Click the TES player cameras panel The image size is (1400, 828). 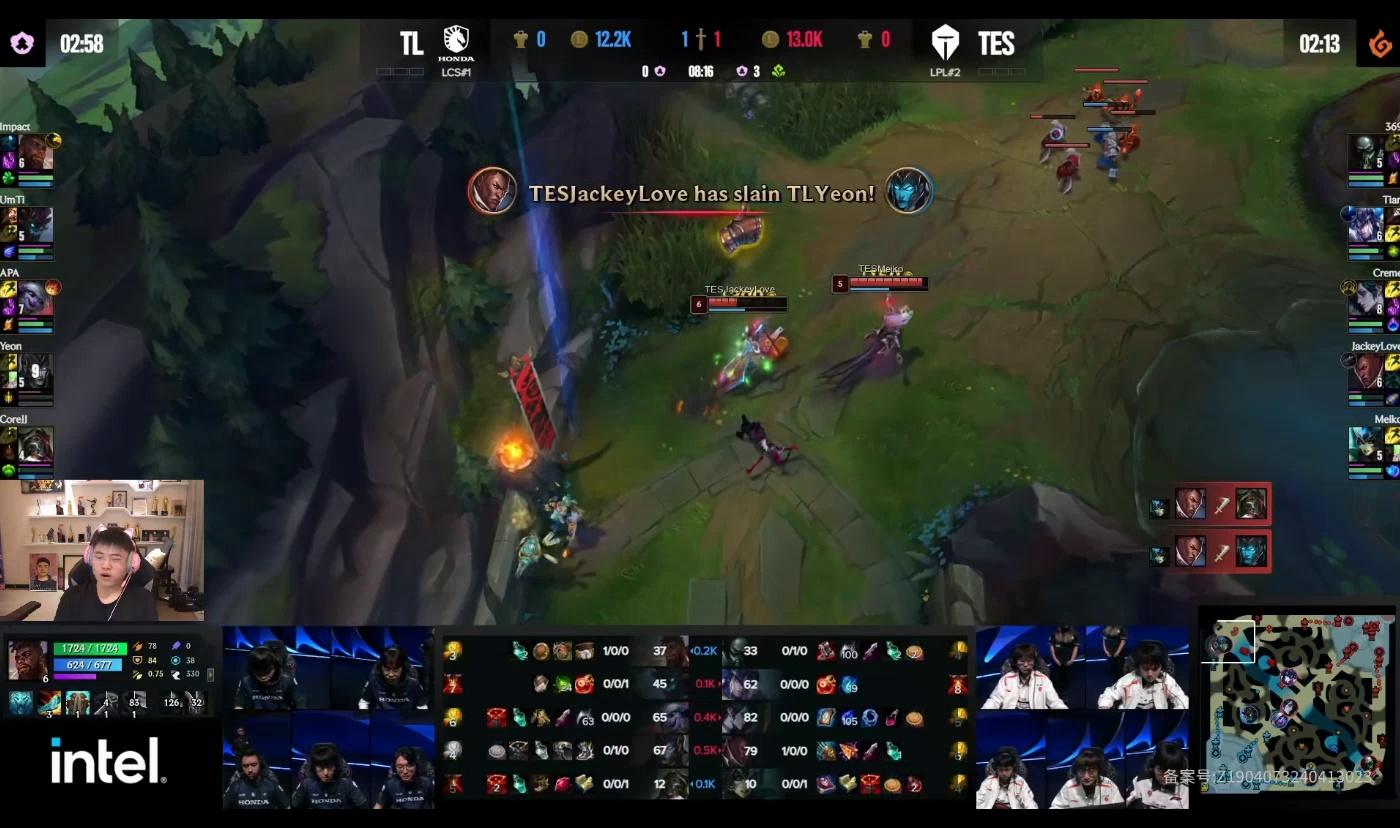click(x=1082, y=717)
